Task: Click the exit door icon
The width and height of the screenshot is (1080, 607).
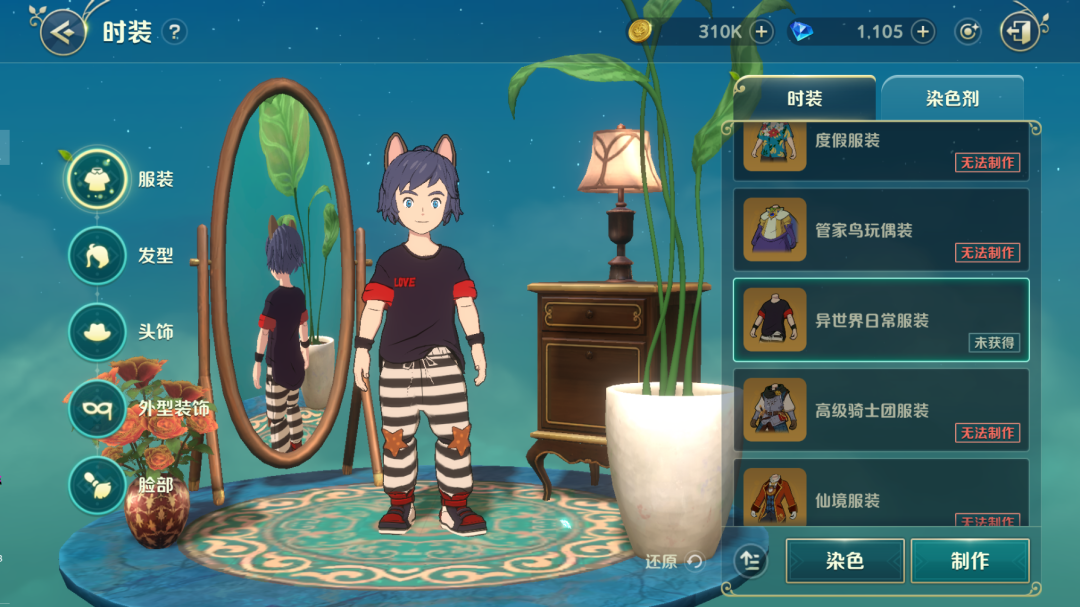Action: pos(1019,32)
